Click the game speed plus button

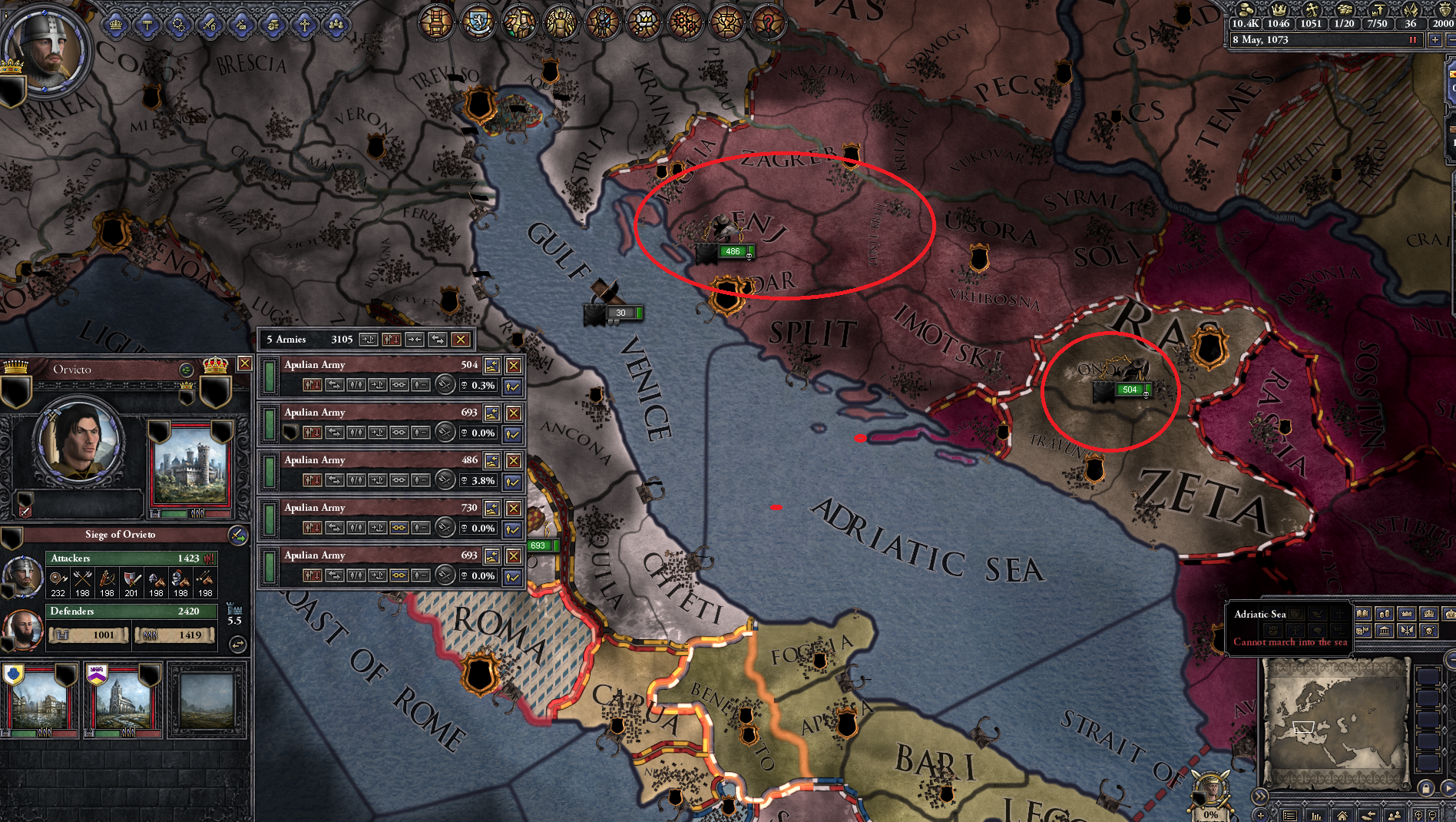[x=1434, y=40]
